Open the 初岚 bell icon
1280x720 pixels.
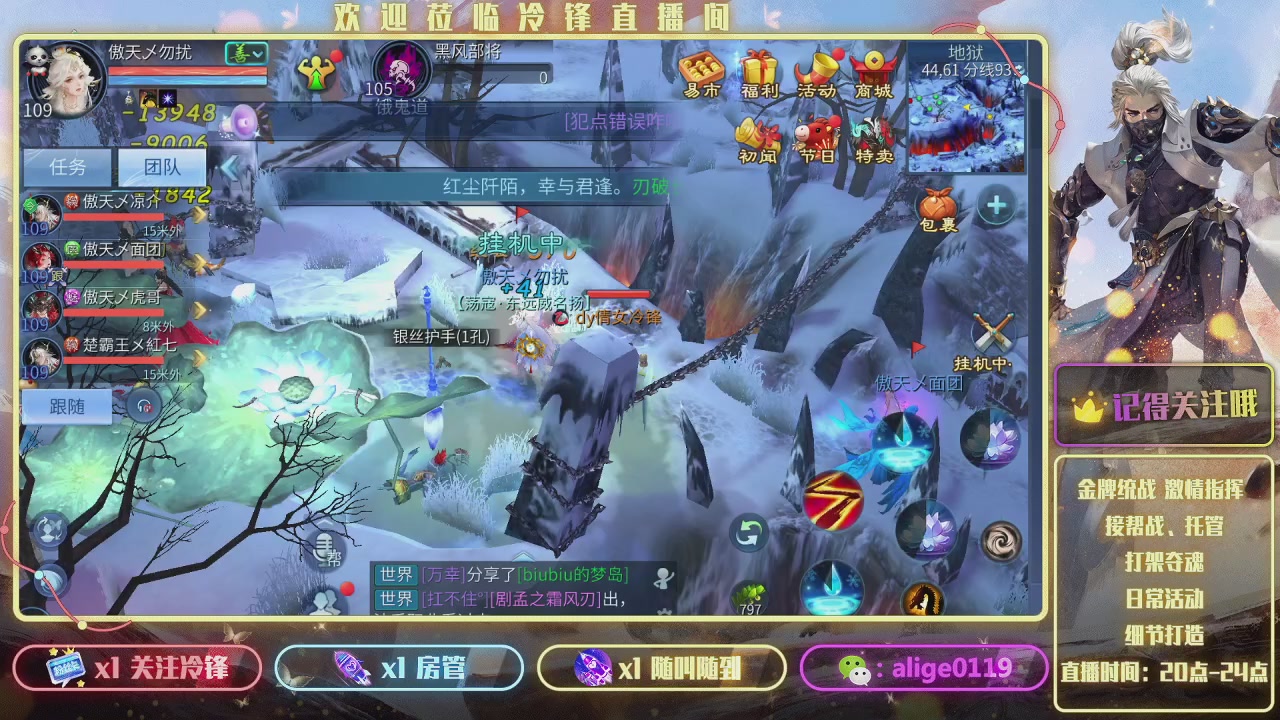point(758,140)
